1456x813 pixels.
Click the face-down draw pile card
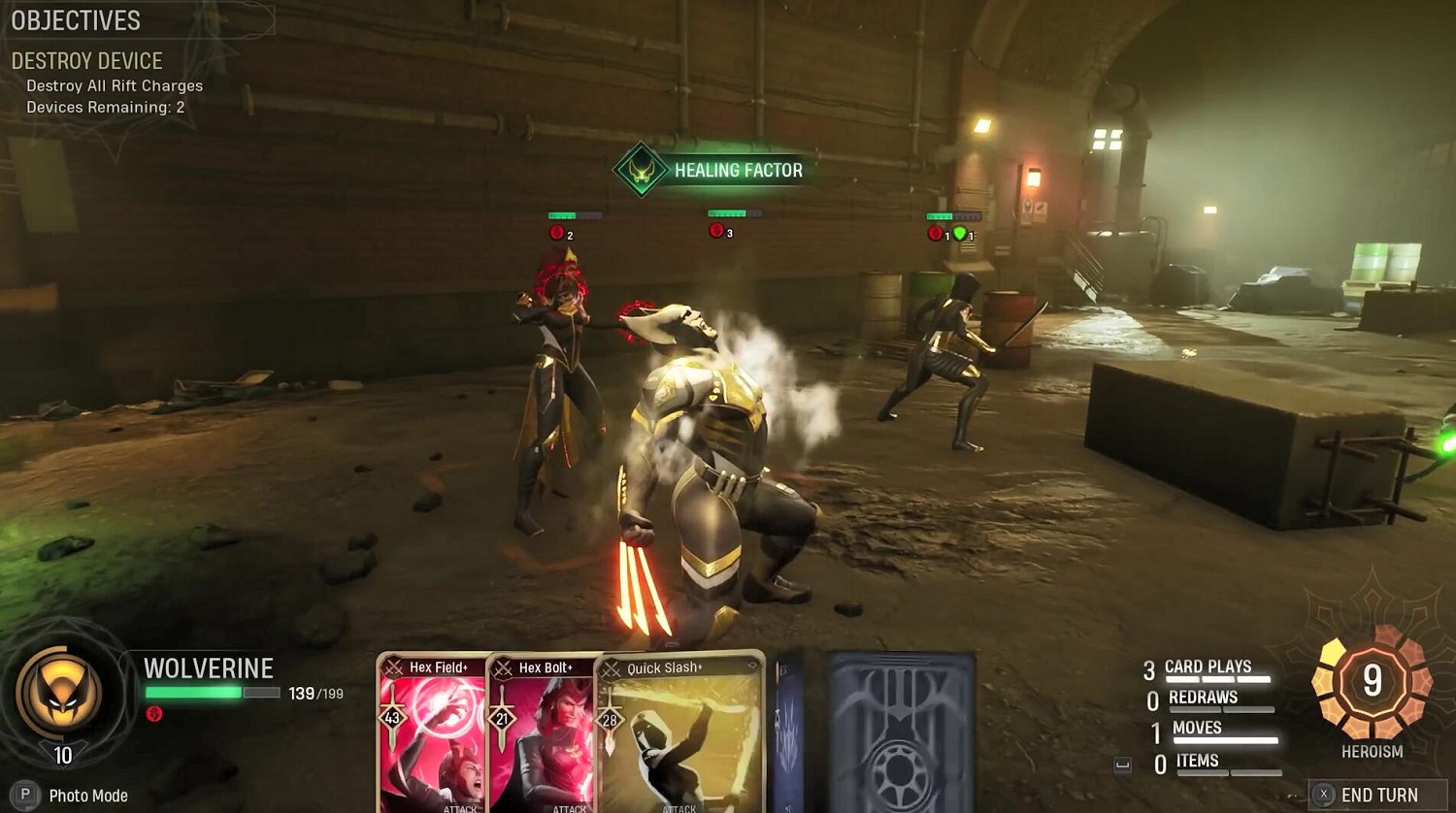point(902,733)
